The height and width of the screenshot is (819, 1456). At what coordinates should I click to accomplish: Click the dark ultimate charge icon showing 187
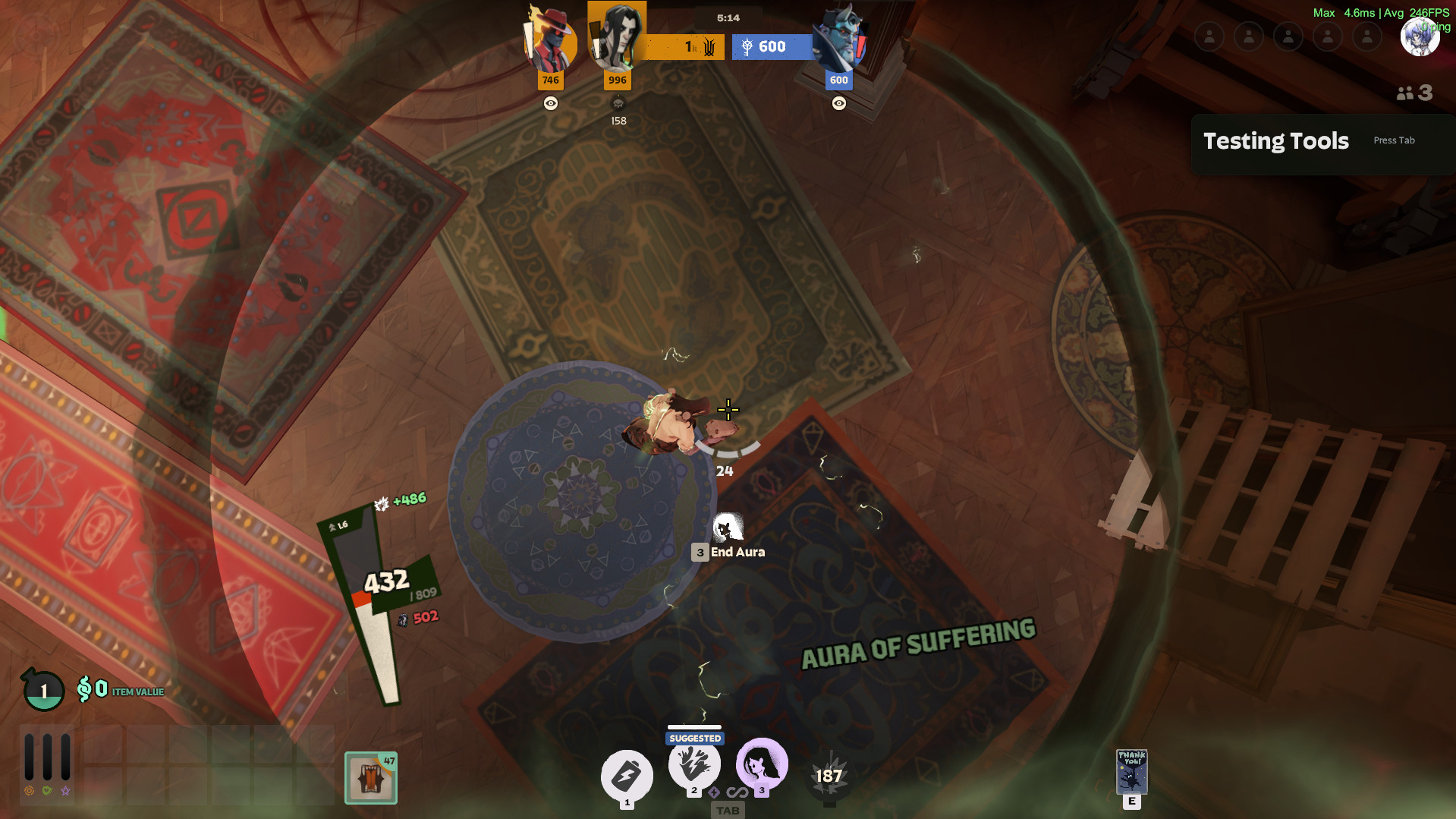(x=829, y=776)
